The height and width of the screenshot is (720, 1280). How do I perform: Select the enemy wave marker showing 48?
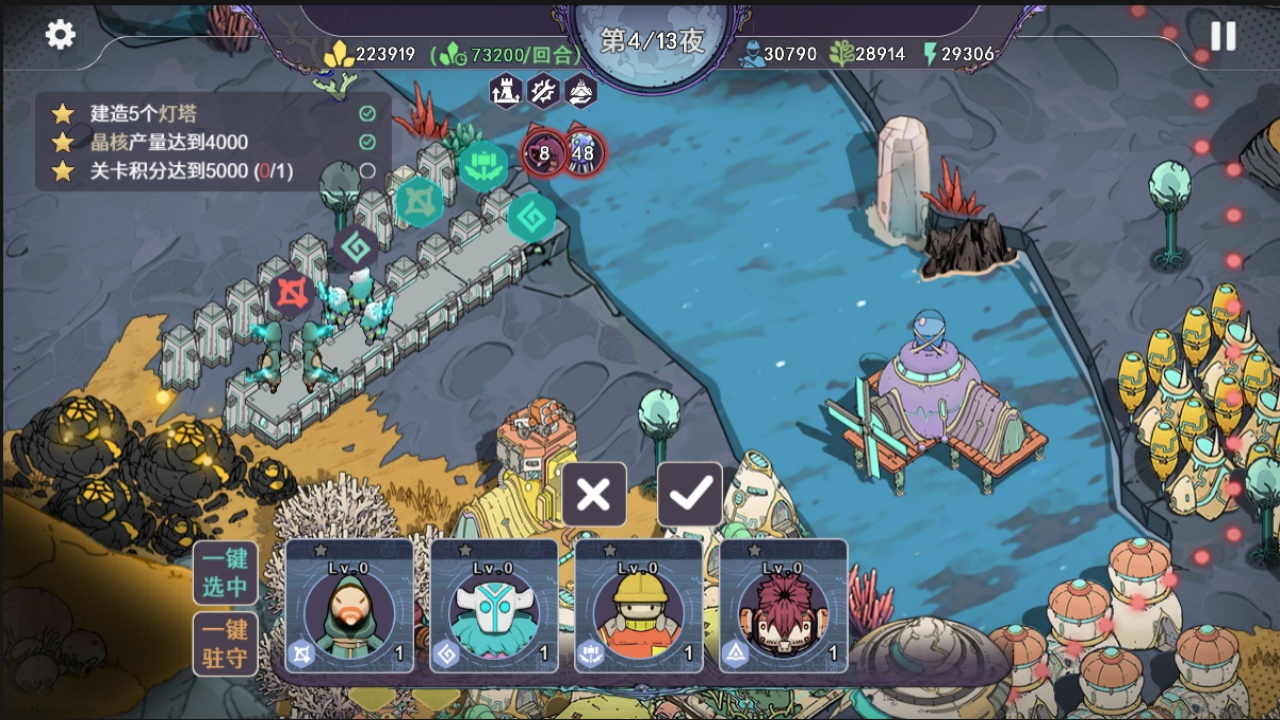(x=583, y=153)
